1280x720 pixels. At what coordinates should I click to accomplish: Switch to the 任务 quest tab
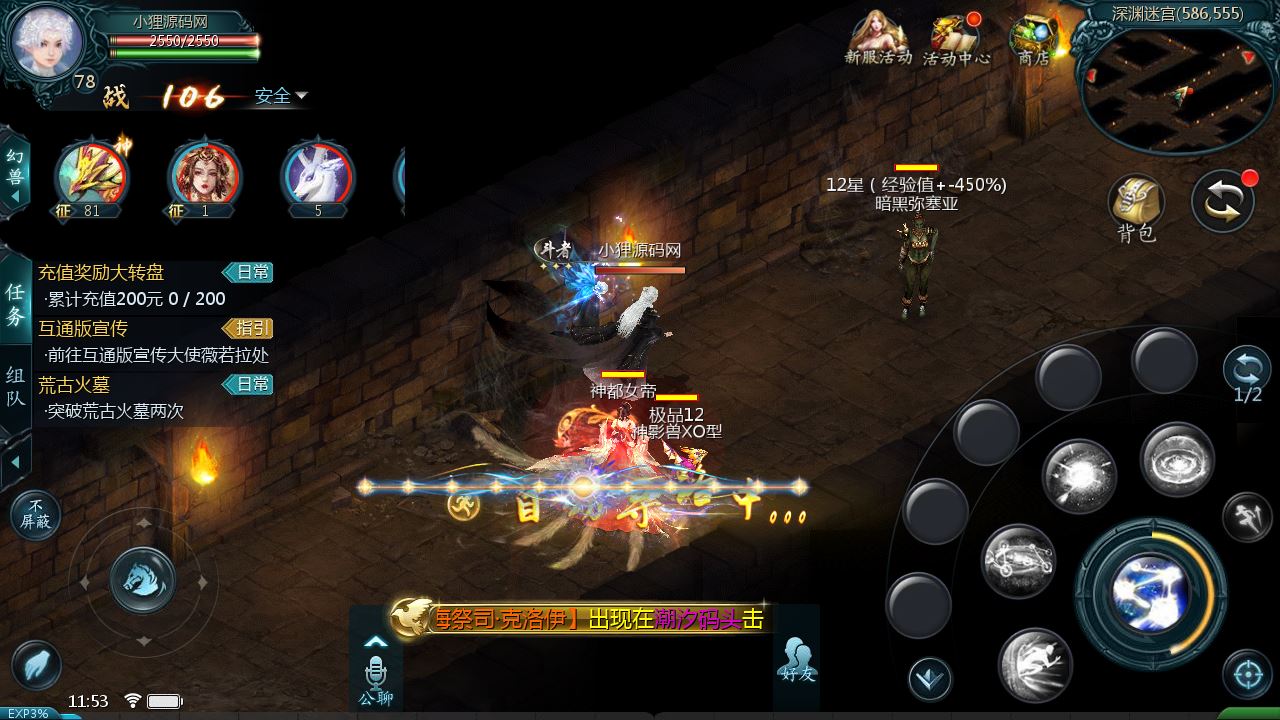(x=15, y=304)
